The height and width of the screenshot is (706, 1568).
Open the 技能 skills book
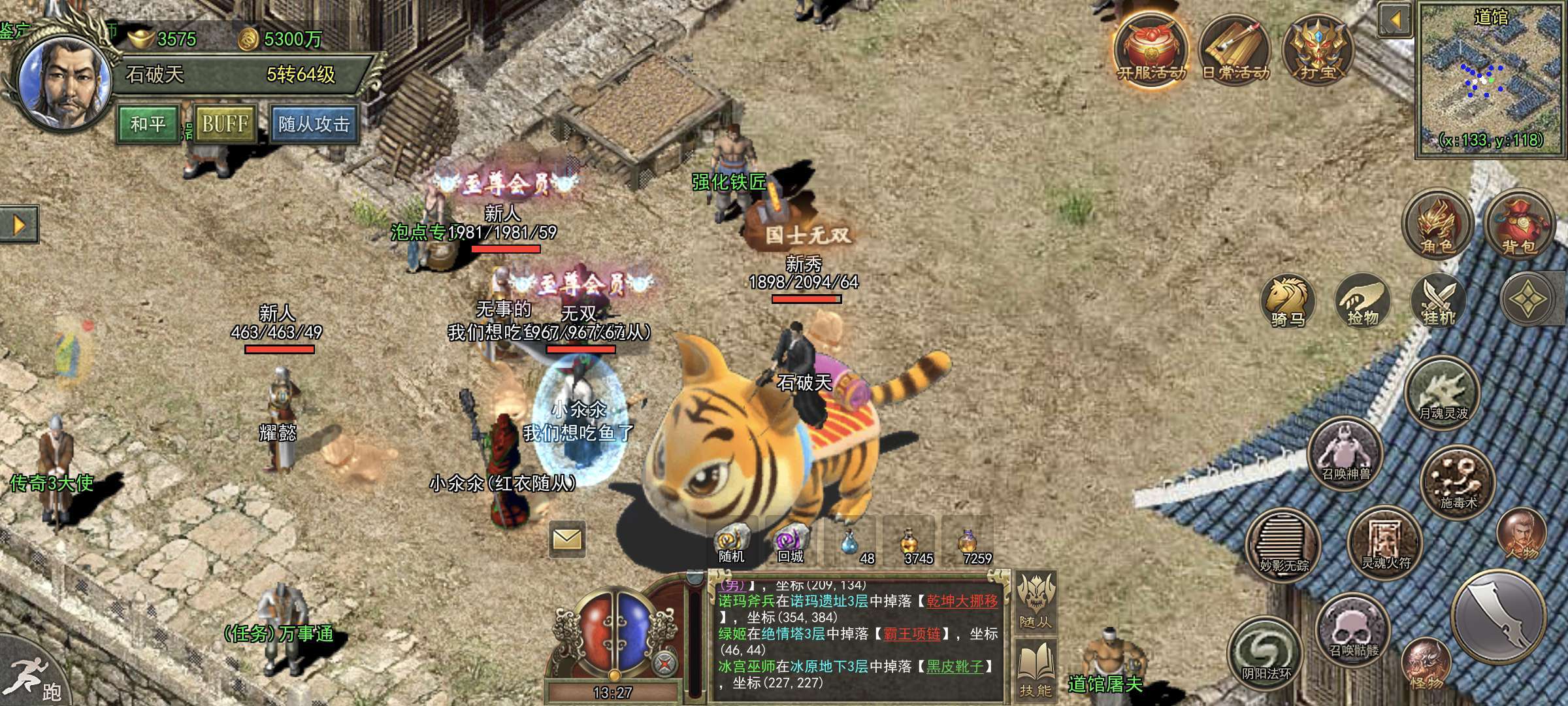[1036, 669]
